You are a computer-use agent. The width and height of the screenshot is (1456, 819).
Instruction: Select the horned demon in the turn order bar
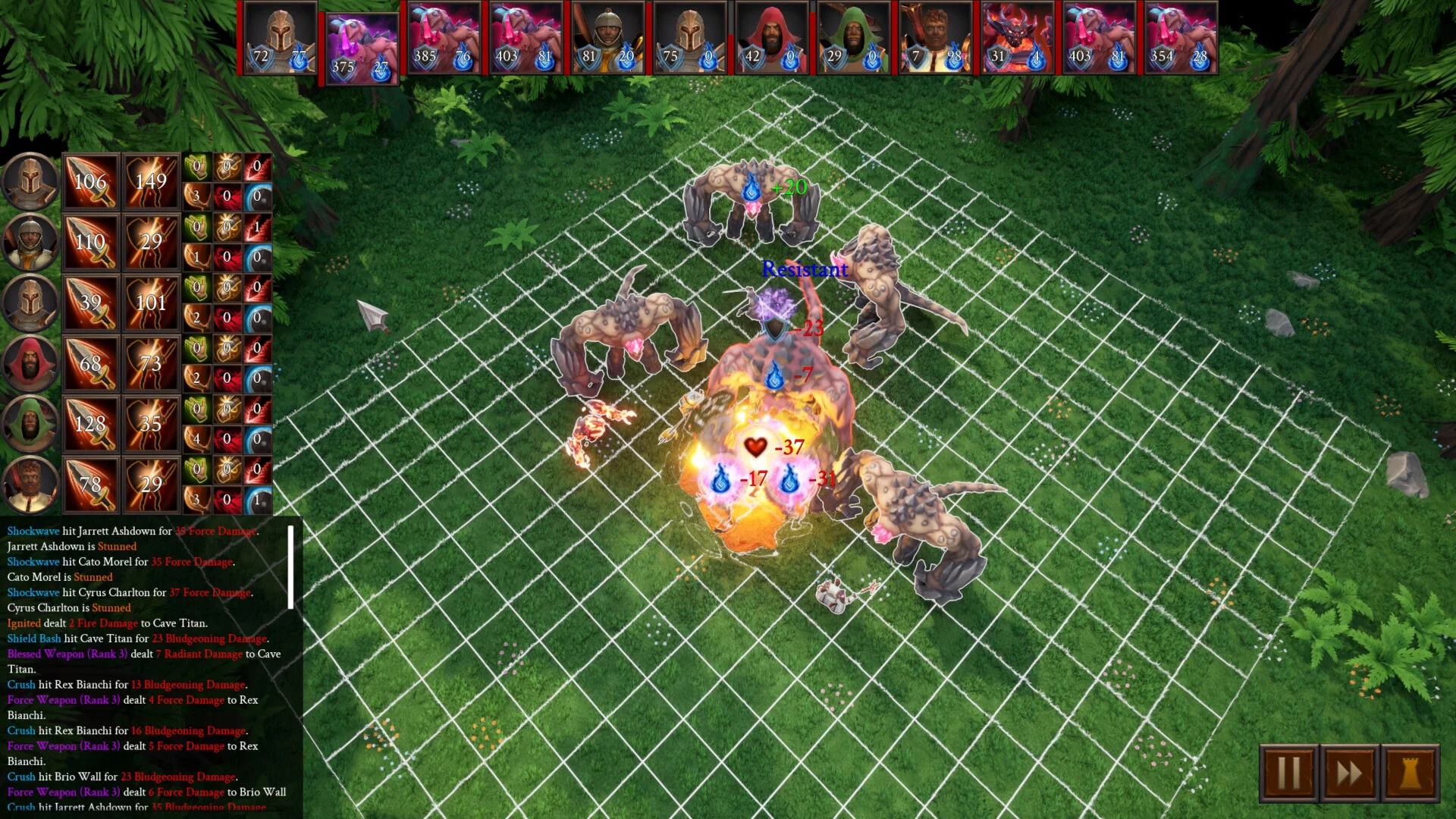click(1017, 38)
